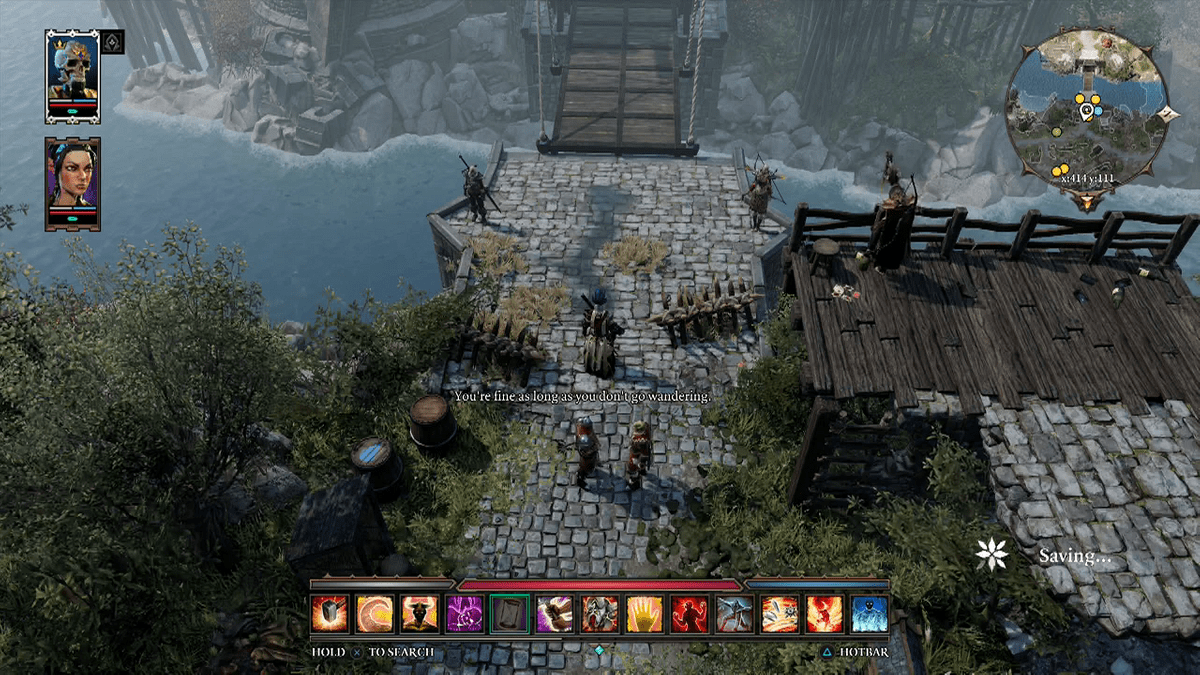Screen dimensions: 1200x675
Task: Use the grey leaping warrior skill
Action: pos(735,613)
